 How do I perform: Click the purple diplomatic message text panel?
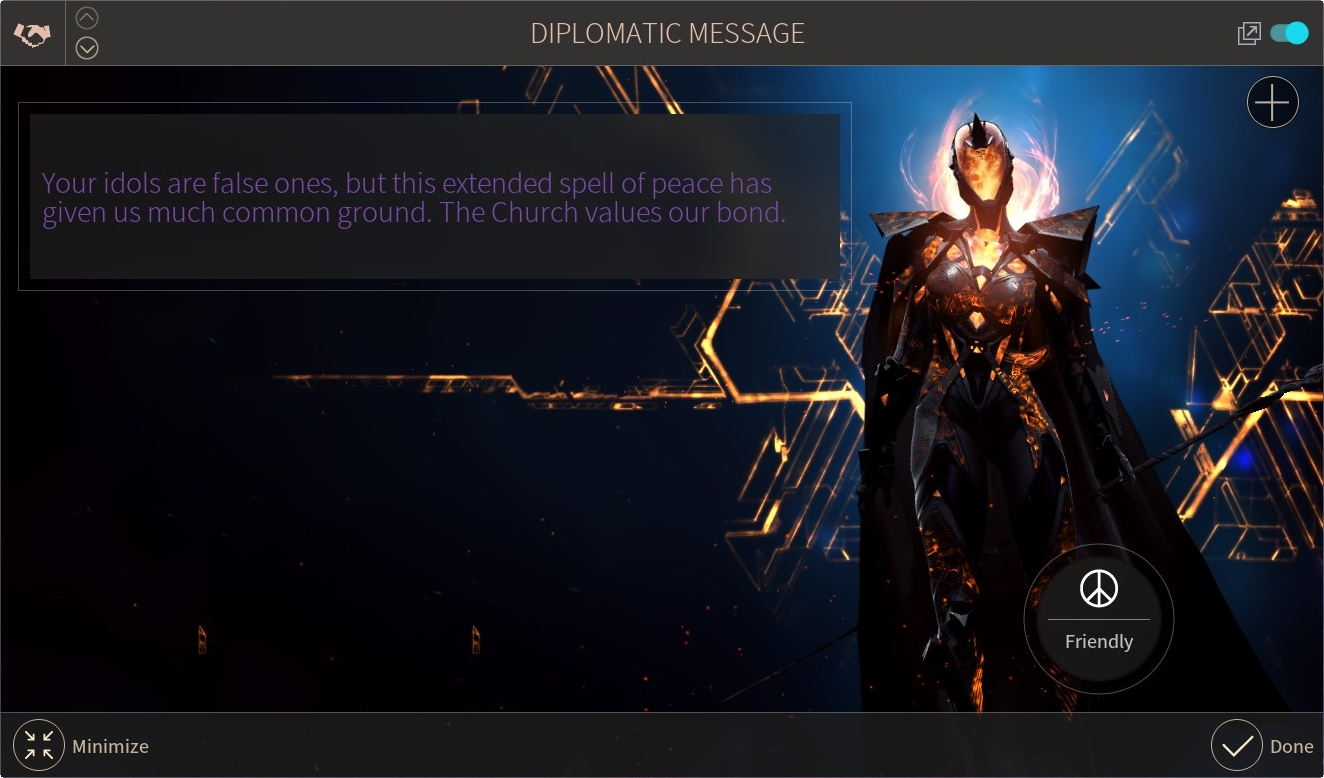(x=435, y=197)
